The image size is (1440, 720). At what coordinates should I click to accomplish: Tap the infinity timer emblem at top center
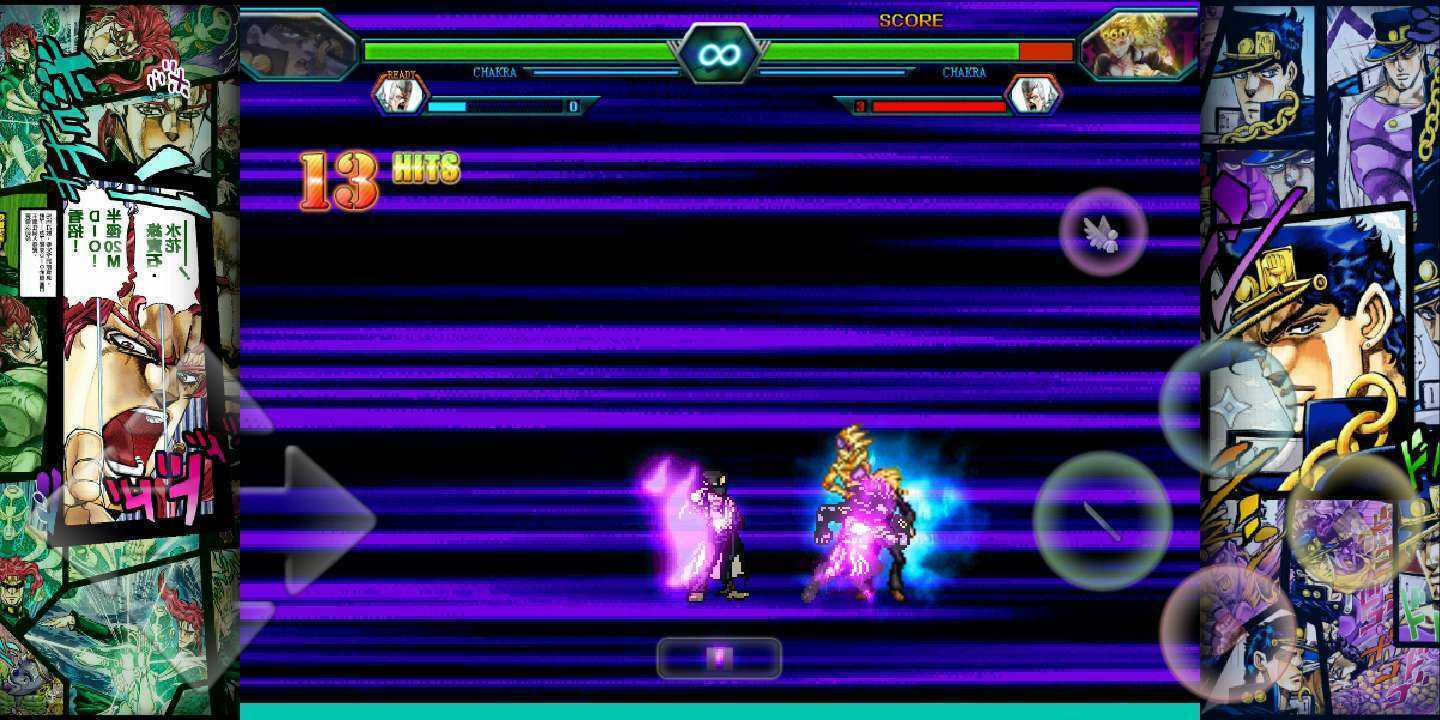[720, 52]
